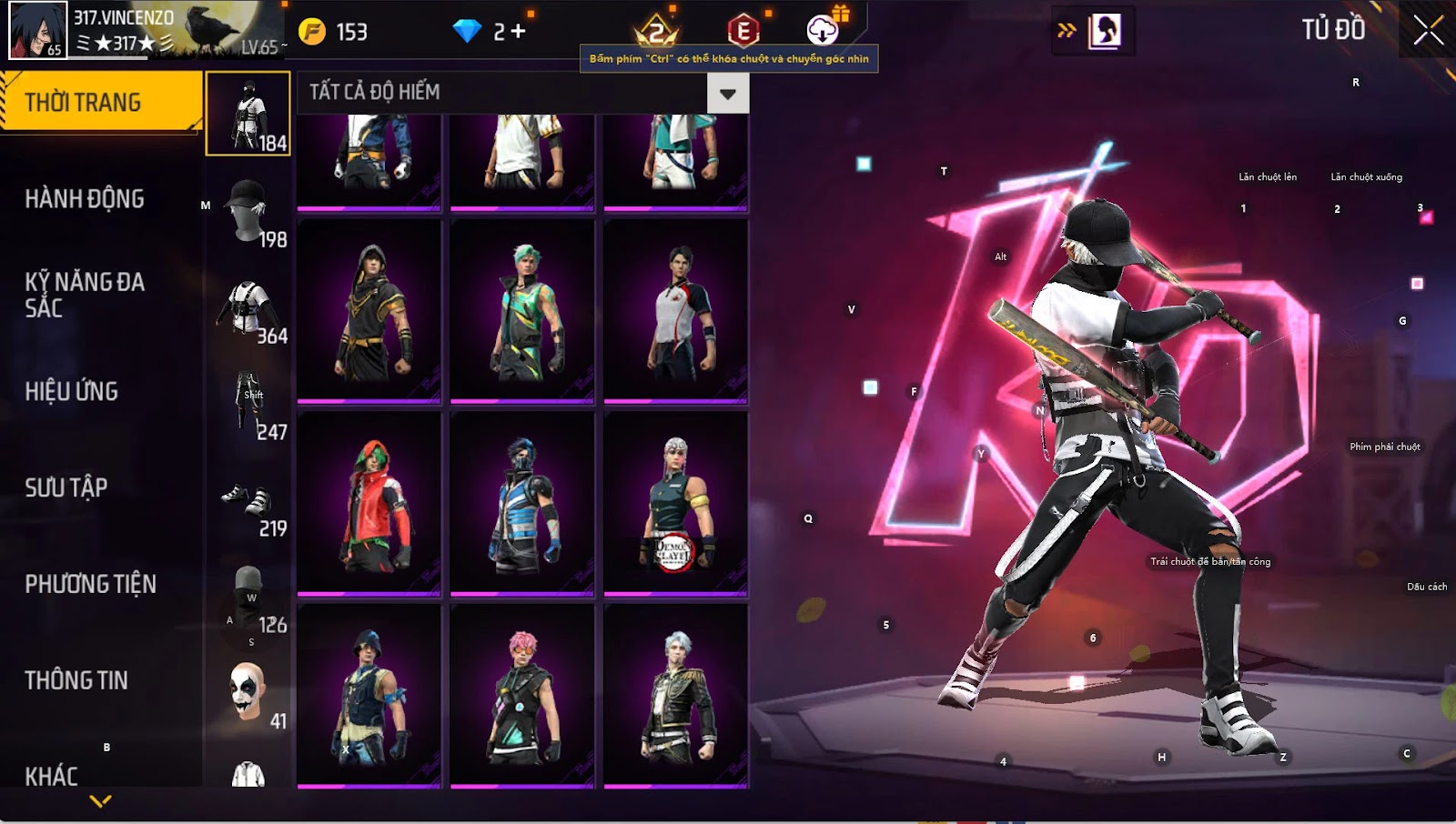The width and height of the screenshot is (1456, 824).
Task: Add diamonds with the plus button
Action: coord(518,32)
